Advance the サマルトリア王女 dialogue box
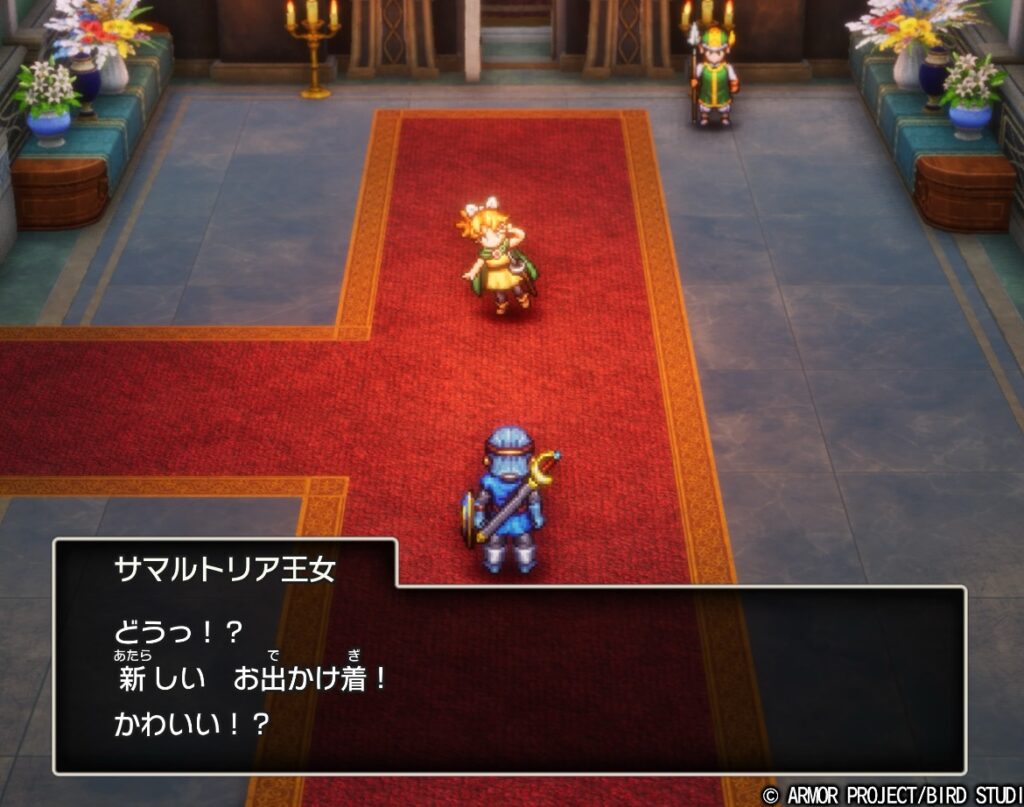The image size is (1024, 807). 510,678
